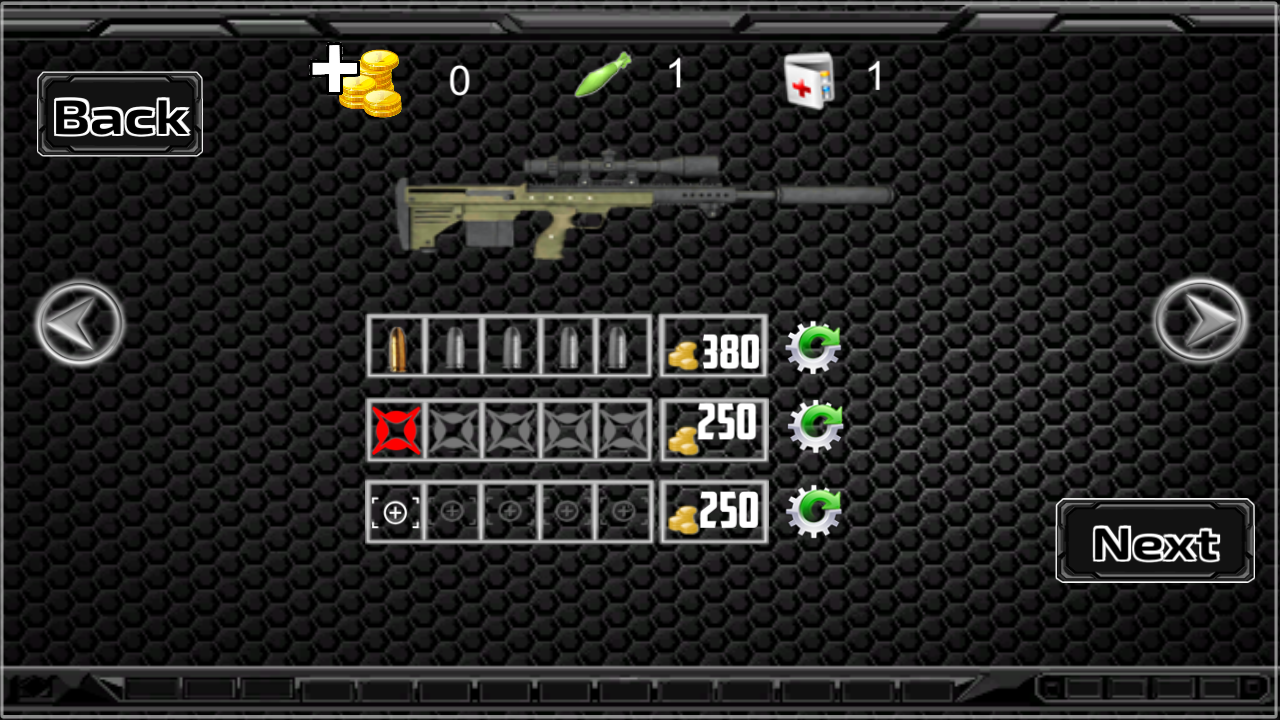Activate the red cross upgrade slot

coord(396,430)
